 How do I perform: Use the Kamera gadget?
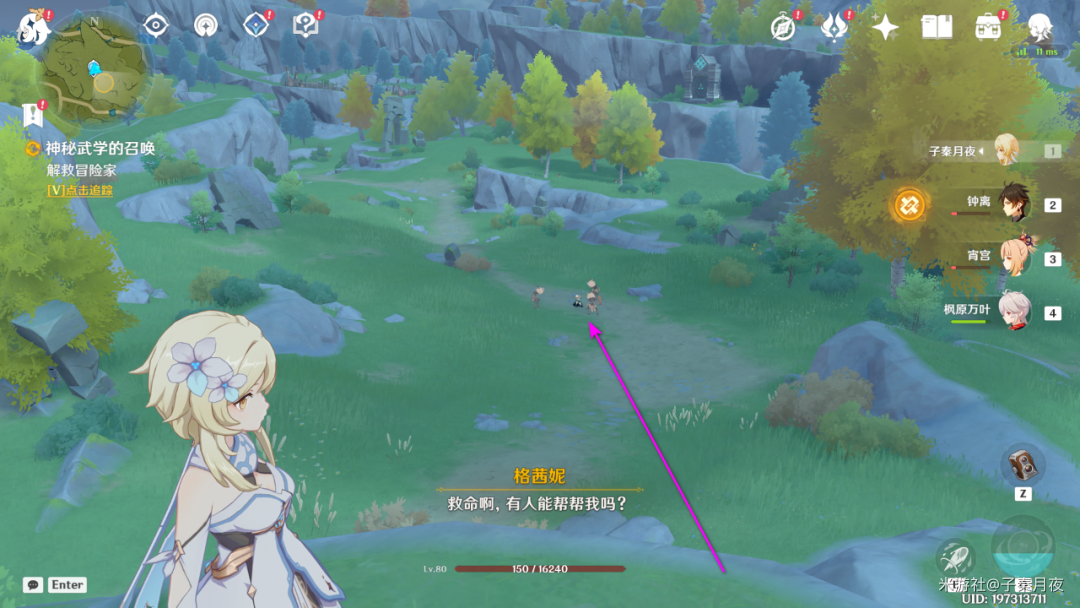(x=1022, y=464)
